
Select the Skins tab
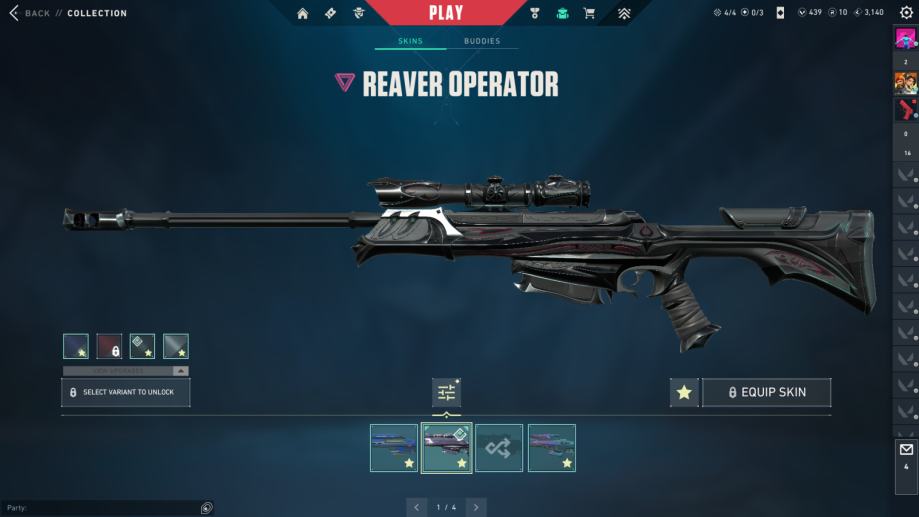(410, 41)
